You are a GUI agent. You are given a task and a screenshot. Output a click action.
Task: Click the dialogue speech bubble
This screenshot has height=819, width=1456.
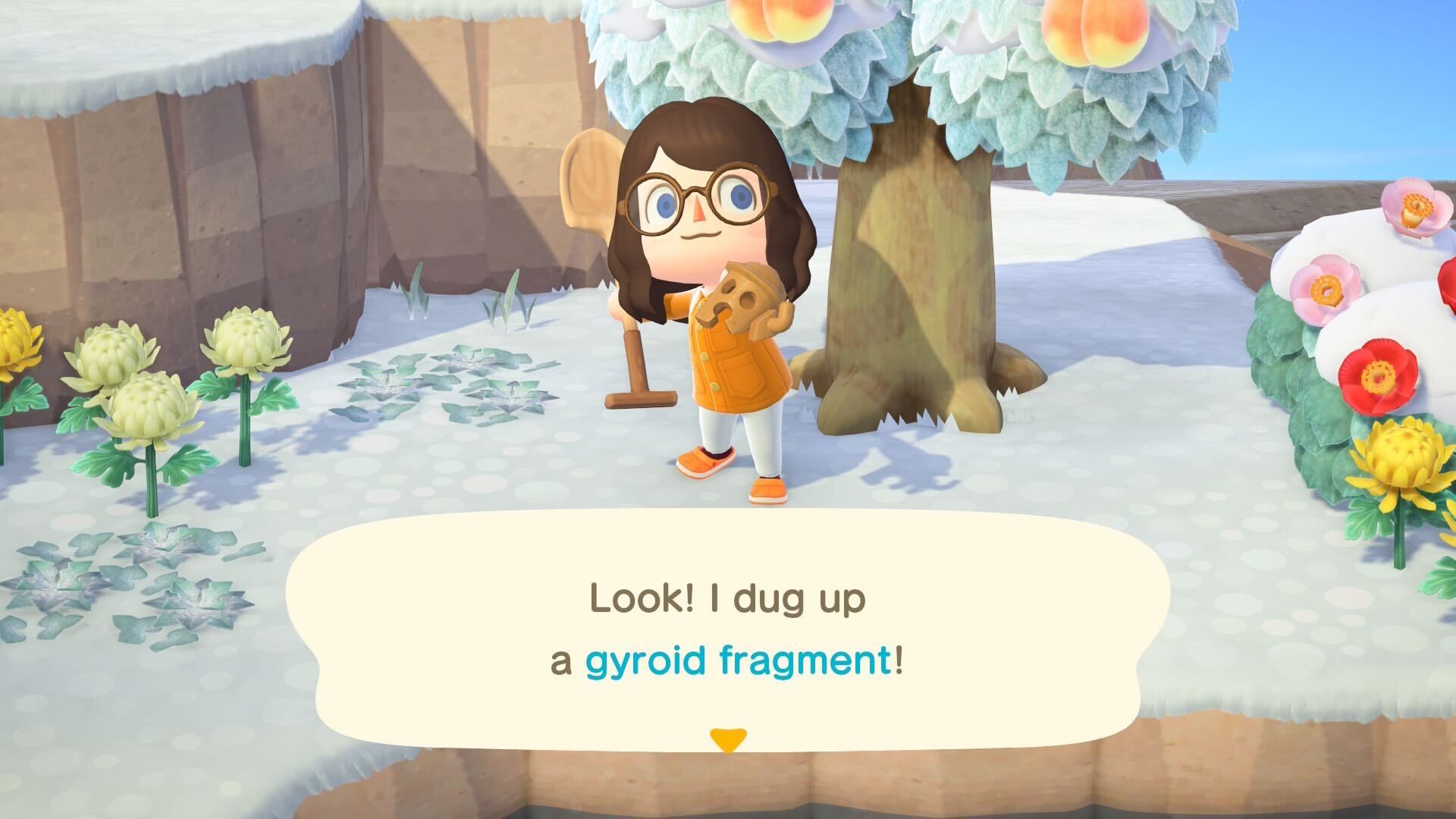click(x=728, y=637)
